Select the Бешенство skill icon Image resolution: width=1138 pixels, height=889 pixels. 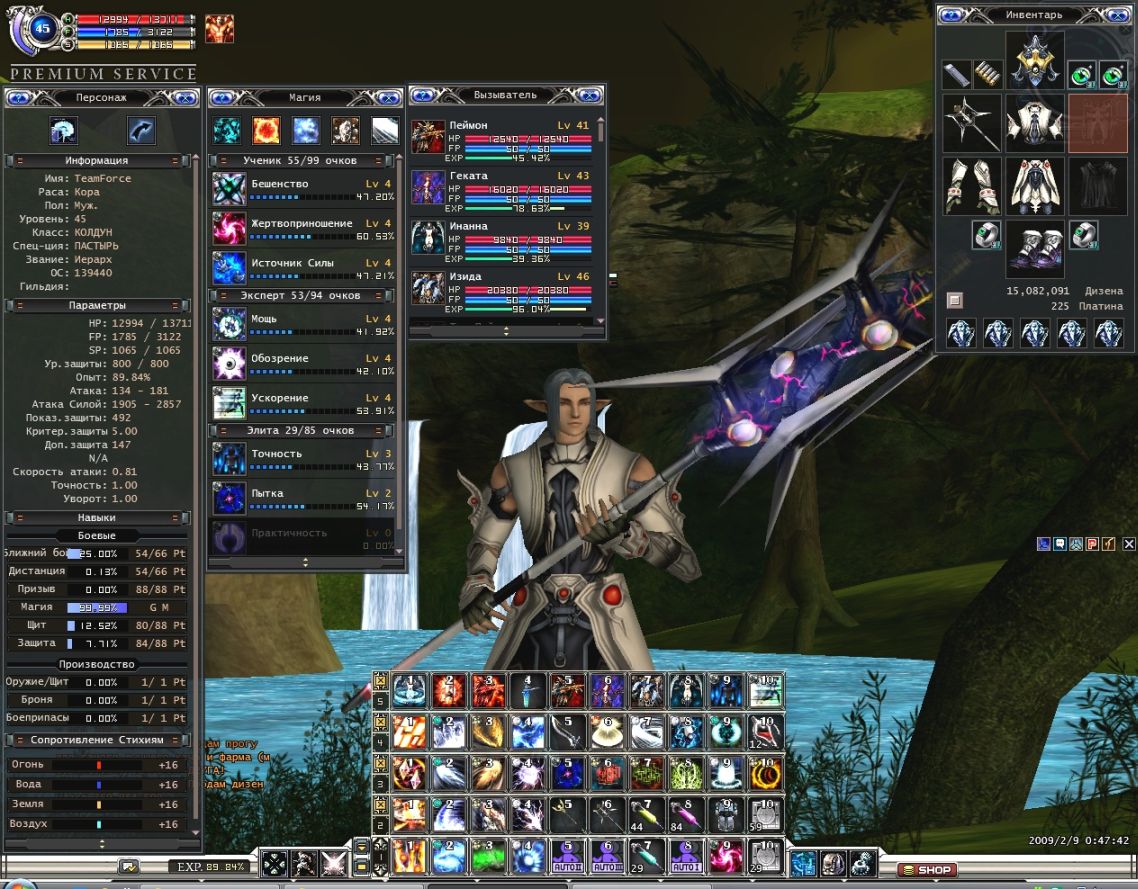click(229, 189)
